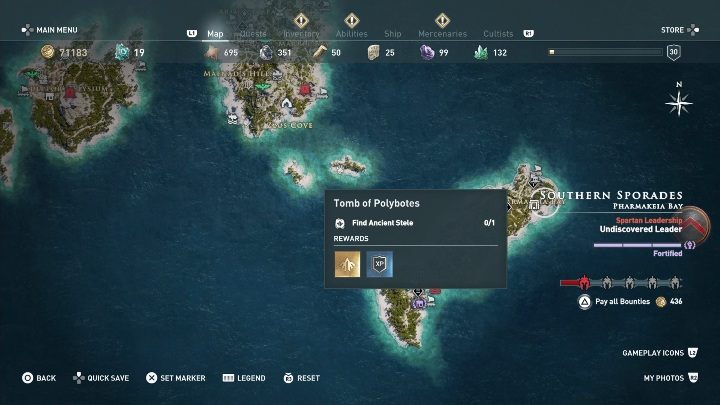The width and height of the screenshot is (720, 405).
Task: Select the XP reward icon
Action: [380, 263]
